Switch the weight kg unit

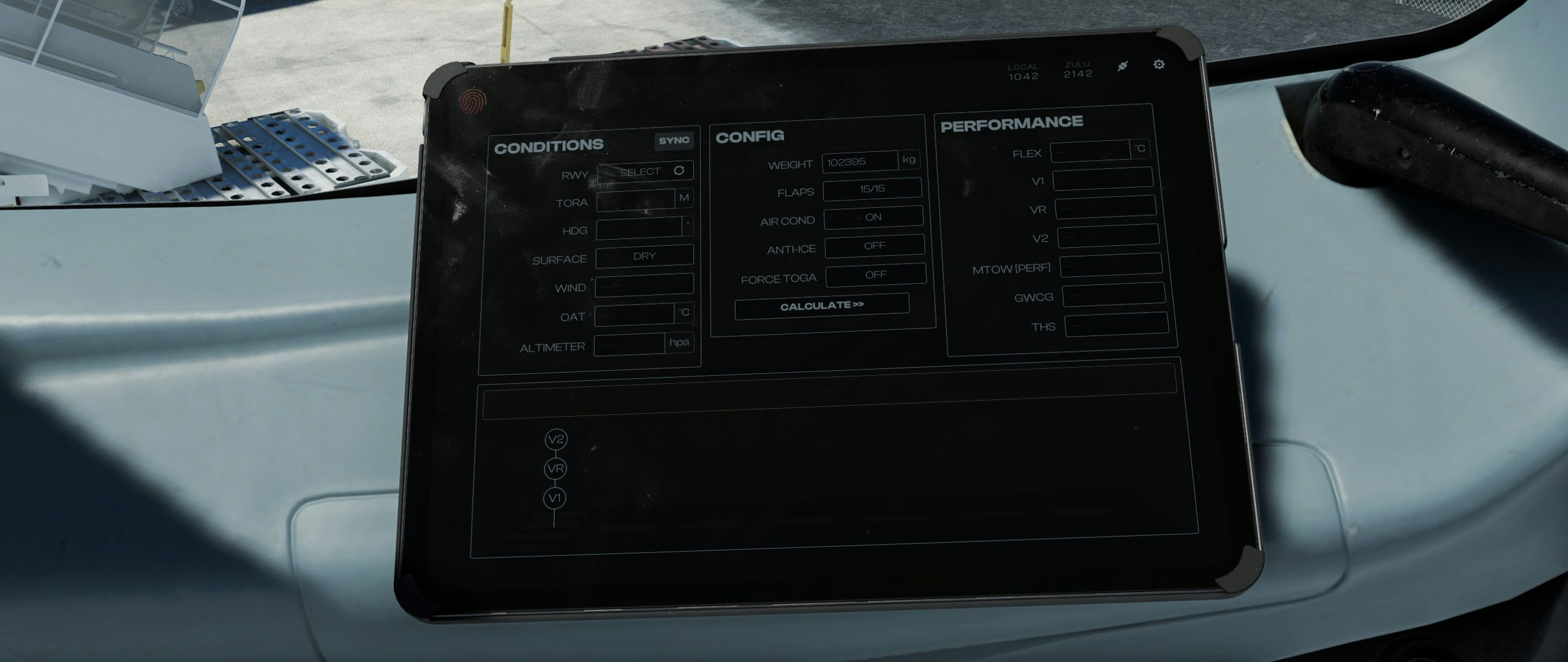click(909, 160)
